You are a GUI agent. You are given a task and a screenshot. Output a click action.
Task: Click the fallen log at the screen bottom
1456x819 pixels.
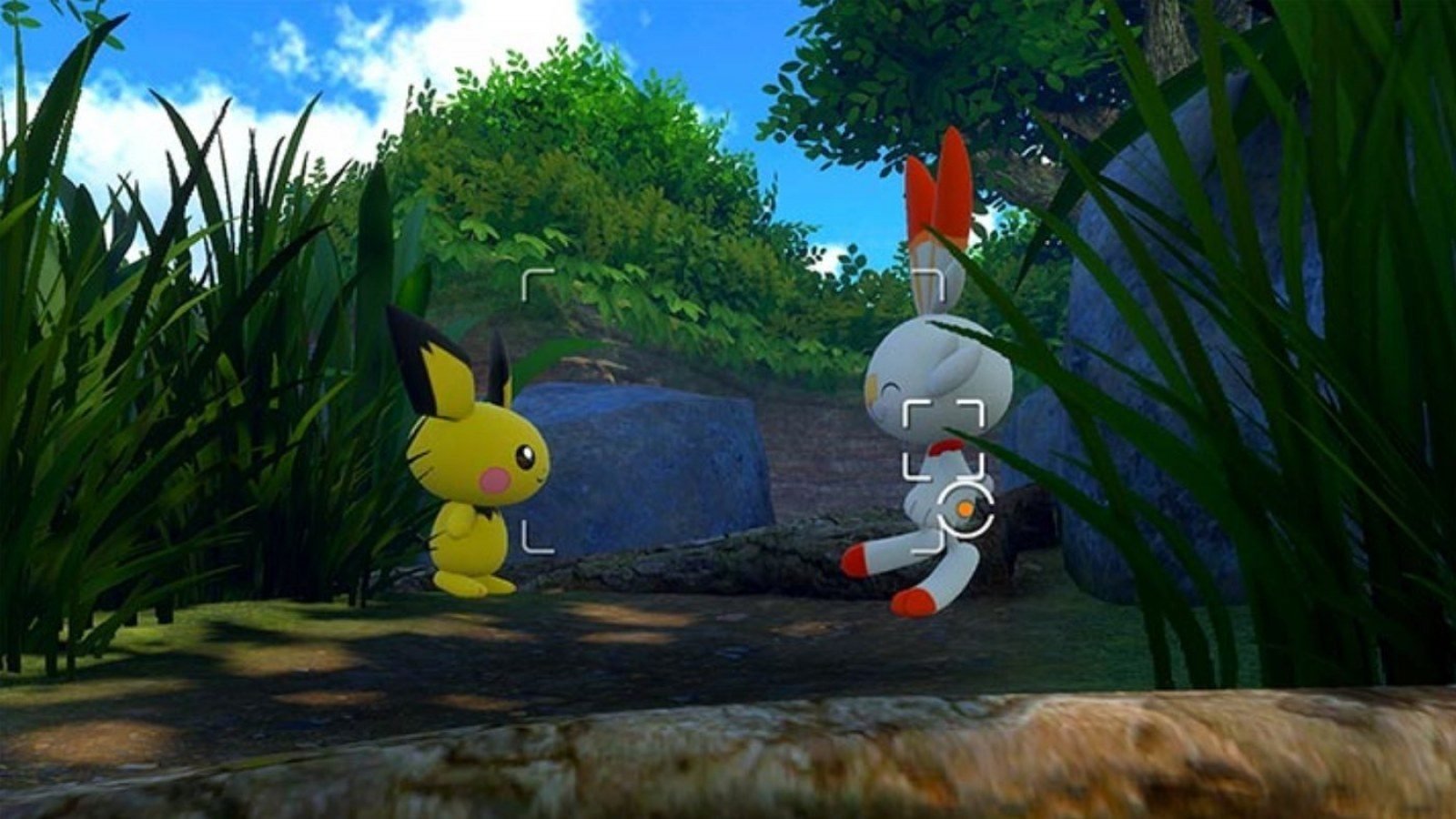[x=728, y=764]
